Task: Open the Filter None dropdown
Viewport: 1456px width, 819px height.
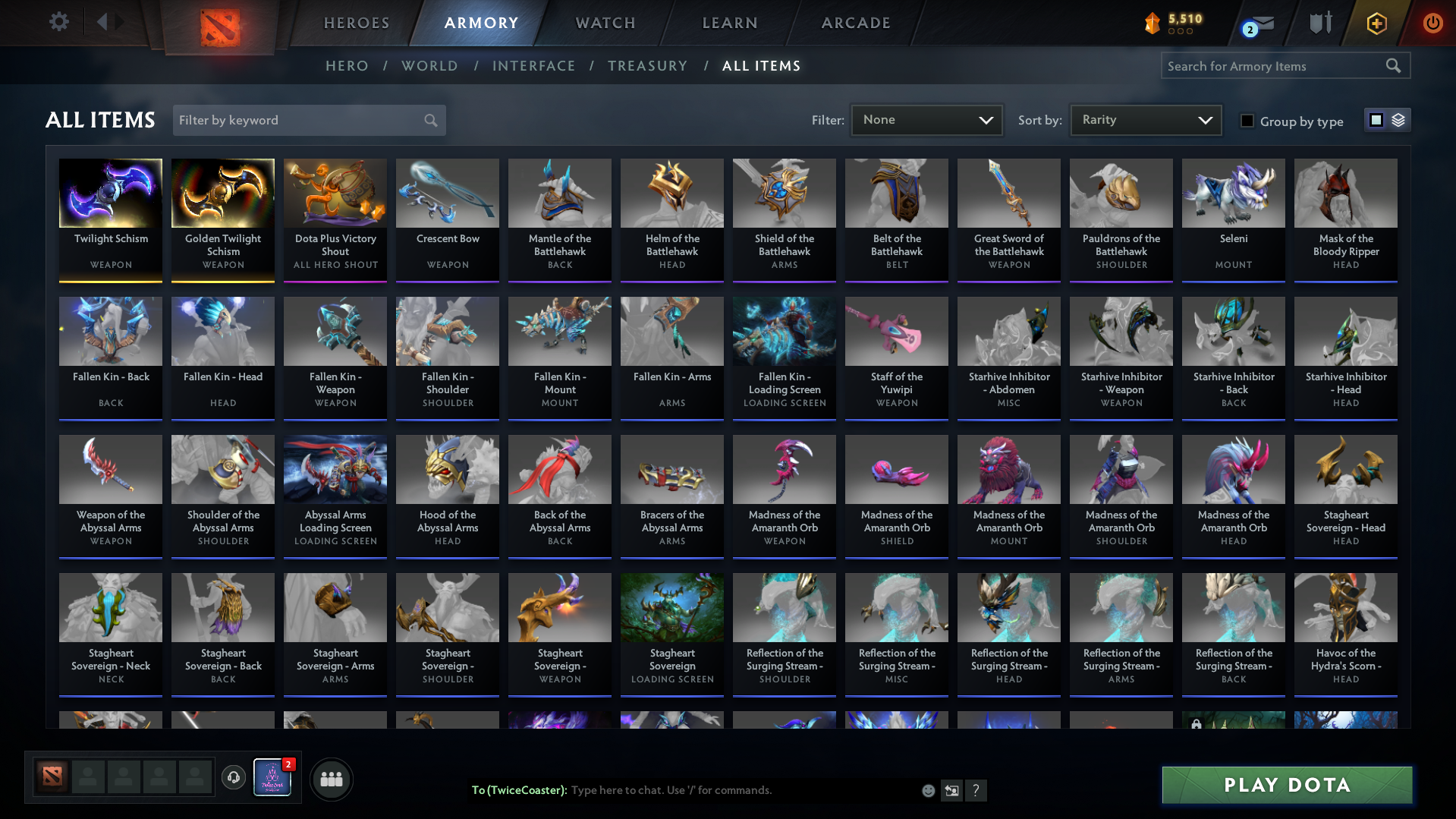Action: [926, 120]
